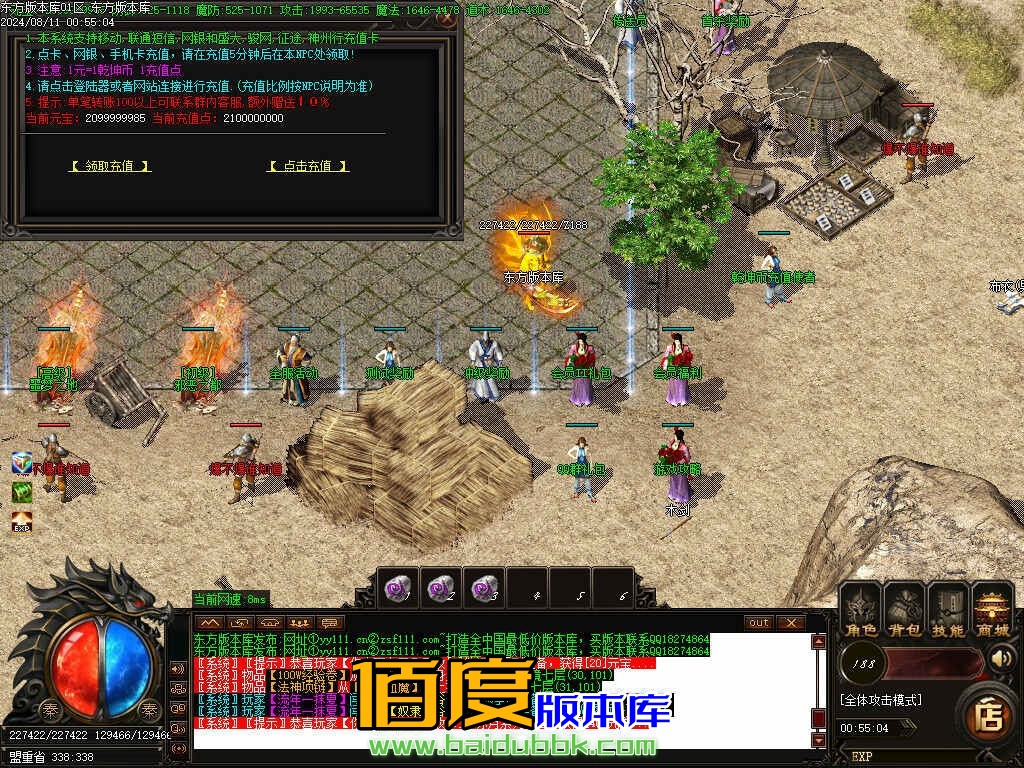Choose the 领取充值 dialog option
This screenshot has width=1024, height=768.
[109, 166]
